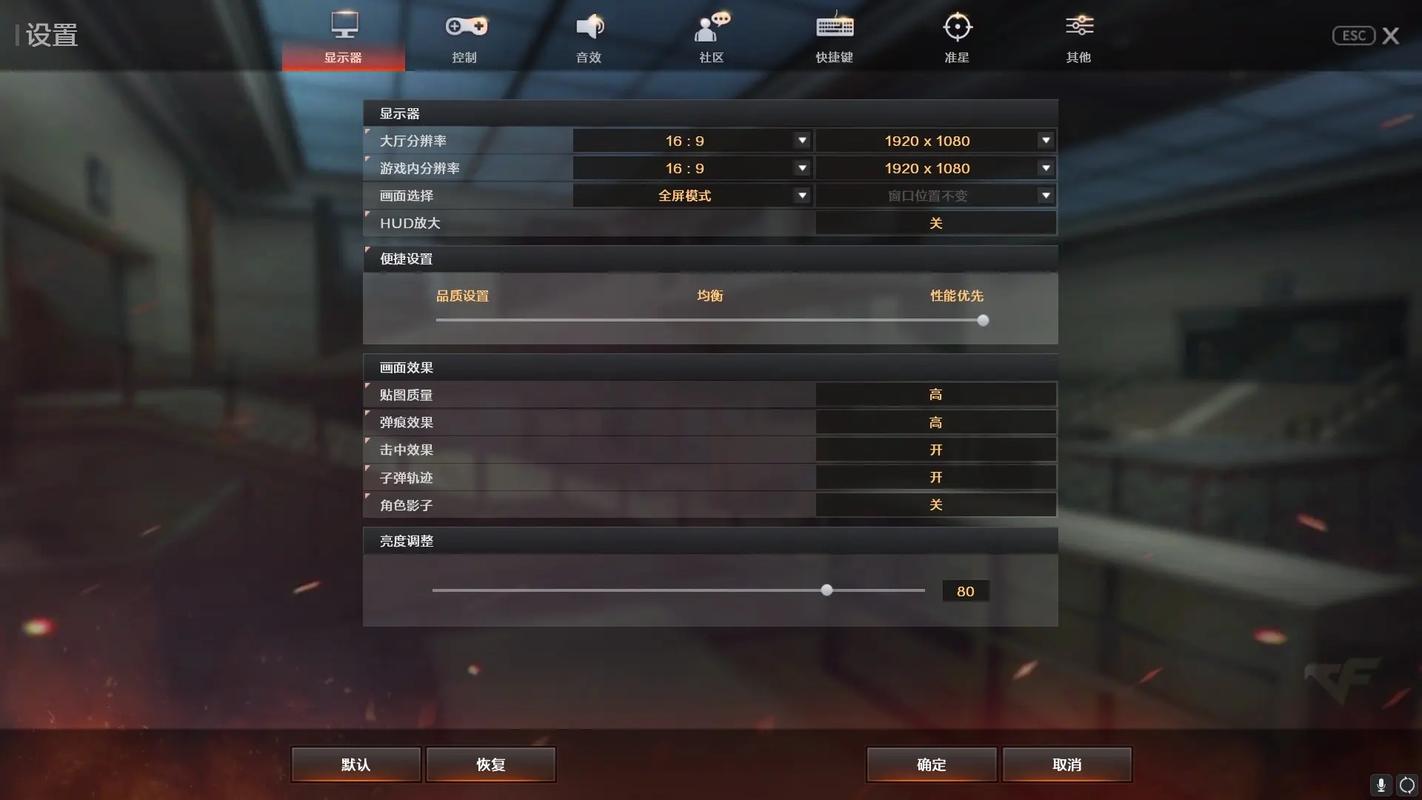Select the 快捷键 (Hotkeys) keyboard icon
The width and height of the screenshot is (1422, 800).
tap(833, 27)
